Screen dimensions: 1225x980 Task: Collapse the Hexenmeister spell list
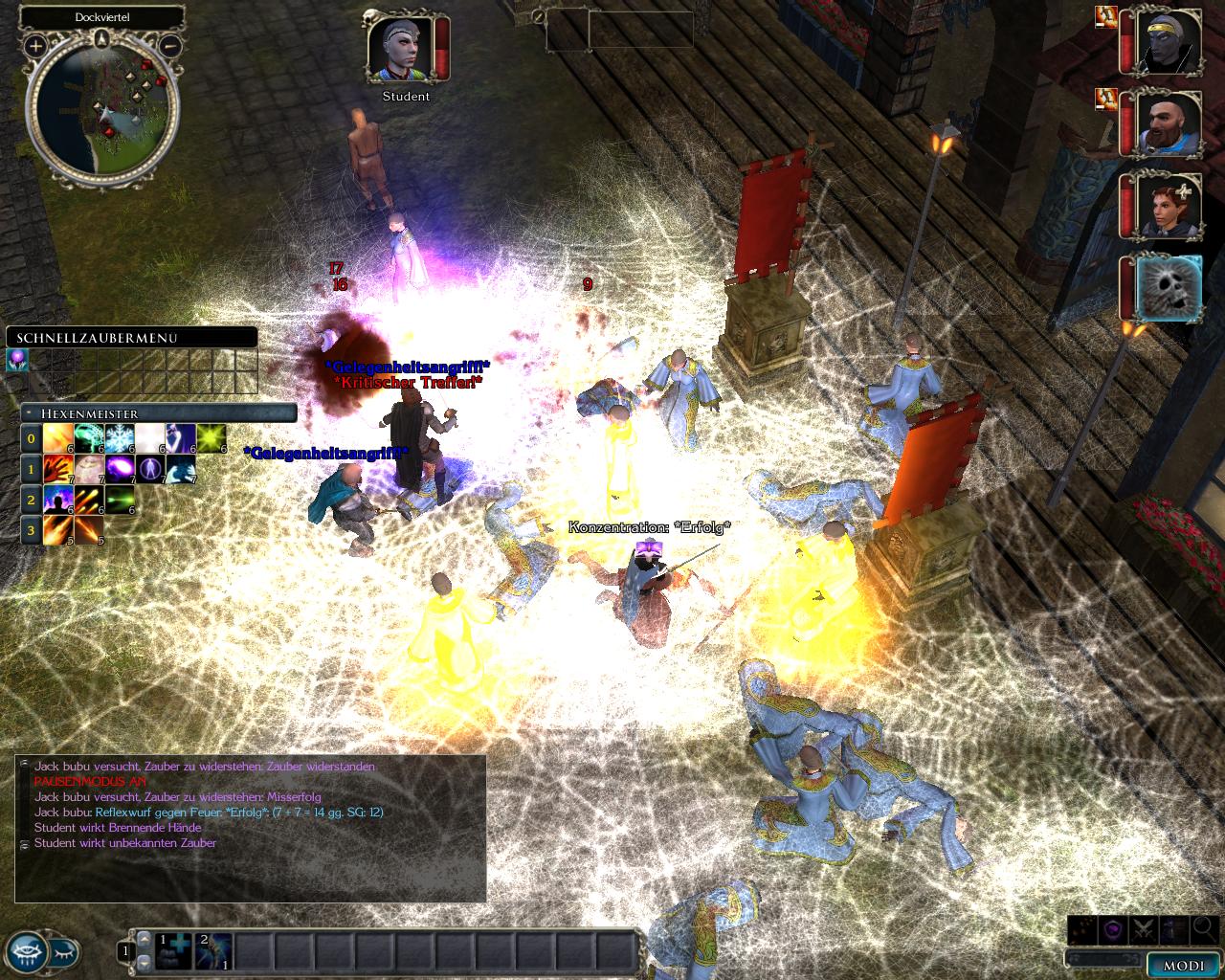coord(31,413)
